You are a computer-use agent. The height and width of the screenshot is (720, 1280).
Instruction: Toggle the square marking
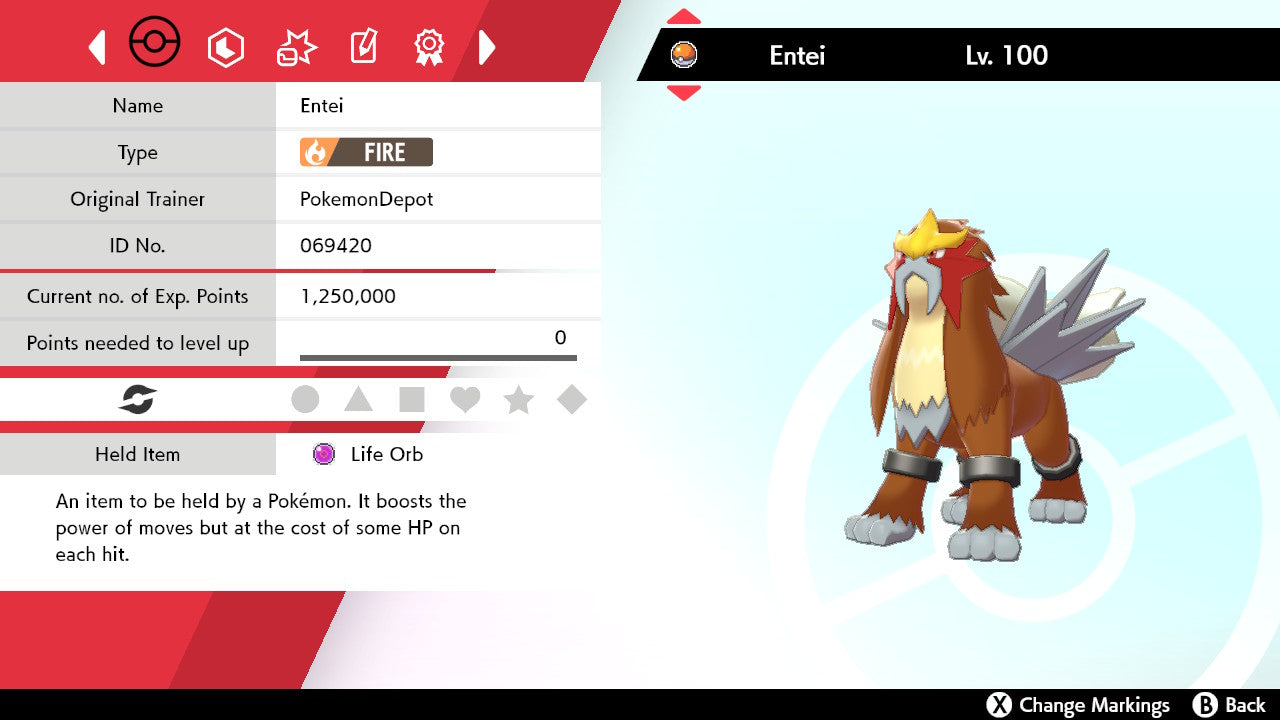click(x=411, y=400)
